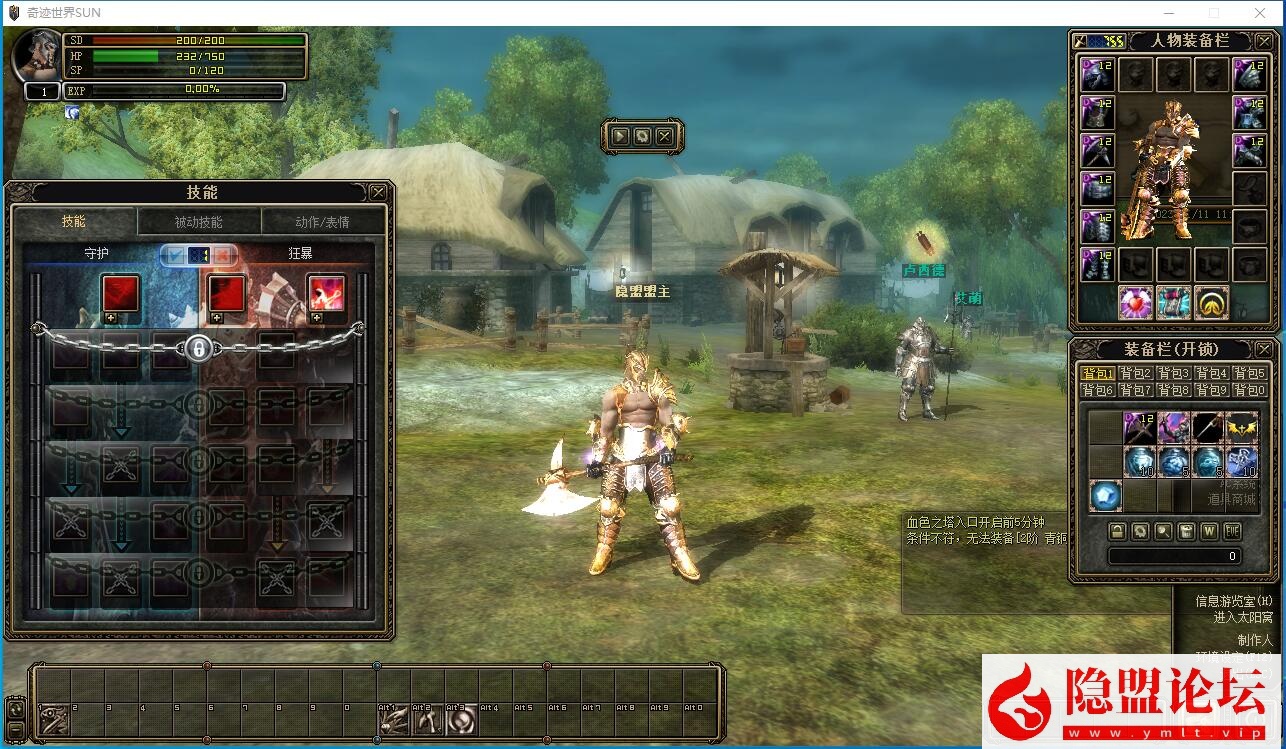Switch to the 背包2 bag tab

click(x=1137, y=373)
